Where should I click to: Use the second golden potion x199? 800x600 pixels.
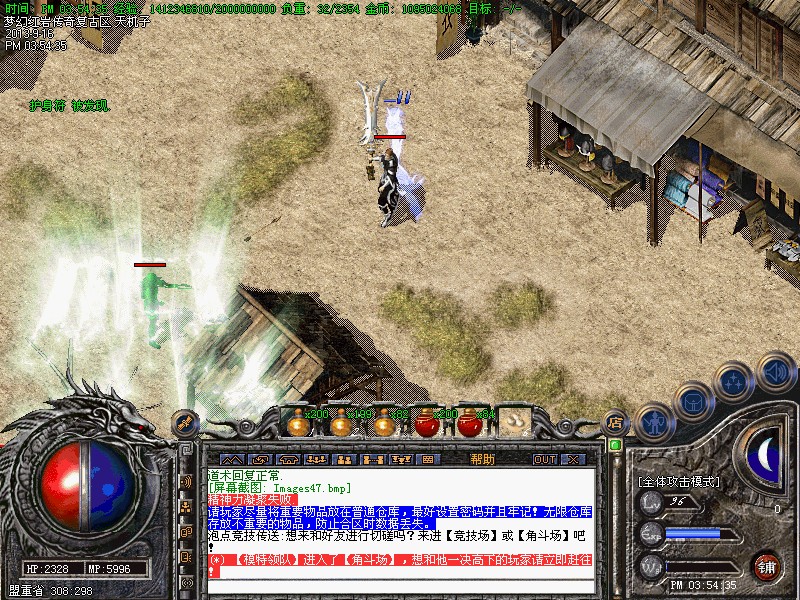tap(340, 423)
